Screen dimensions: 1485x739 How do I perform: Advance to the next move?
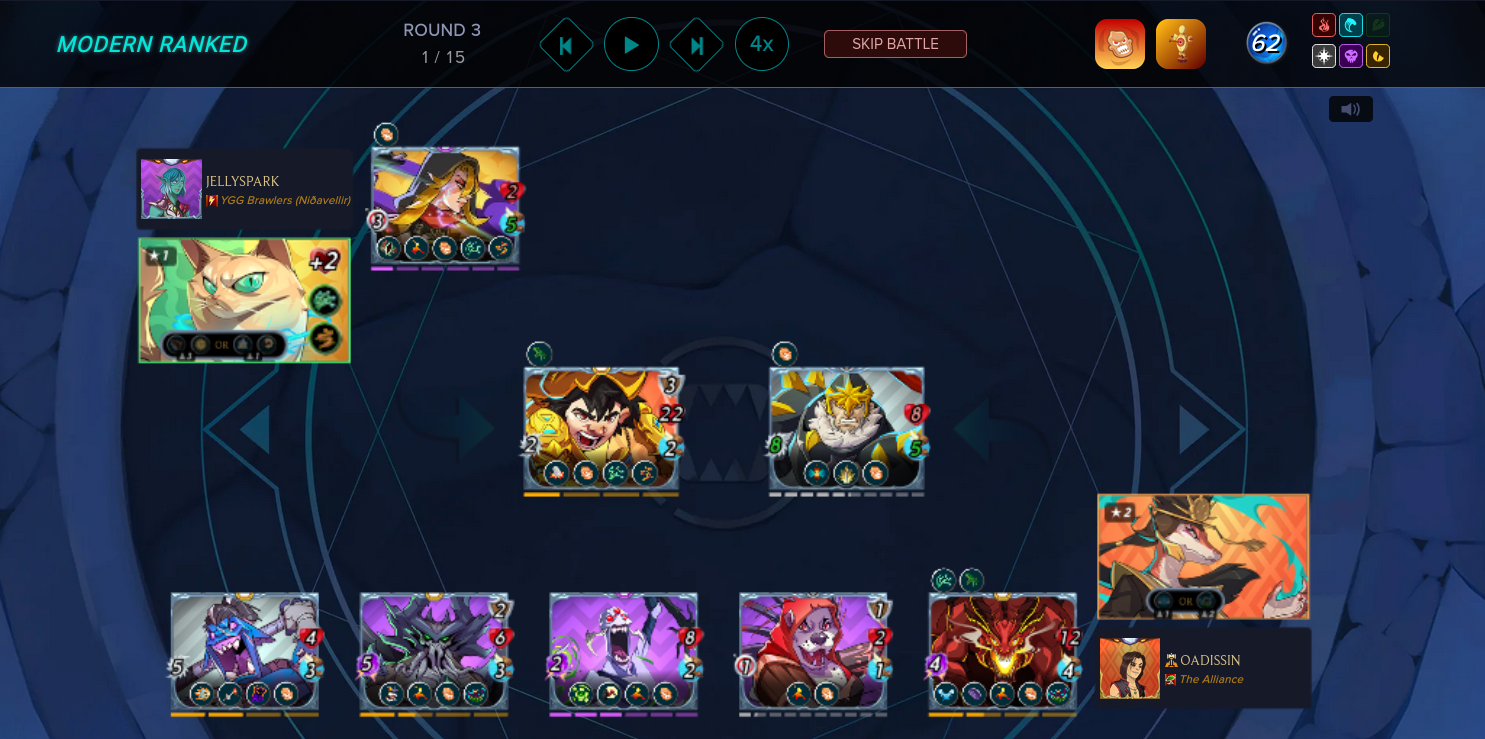point(697,45)
